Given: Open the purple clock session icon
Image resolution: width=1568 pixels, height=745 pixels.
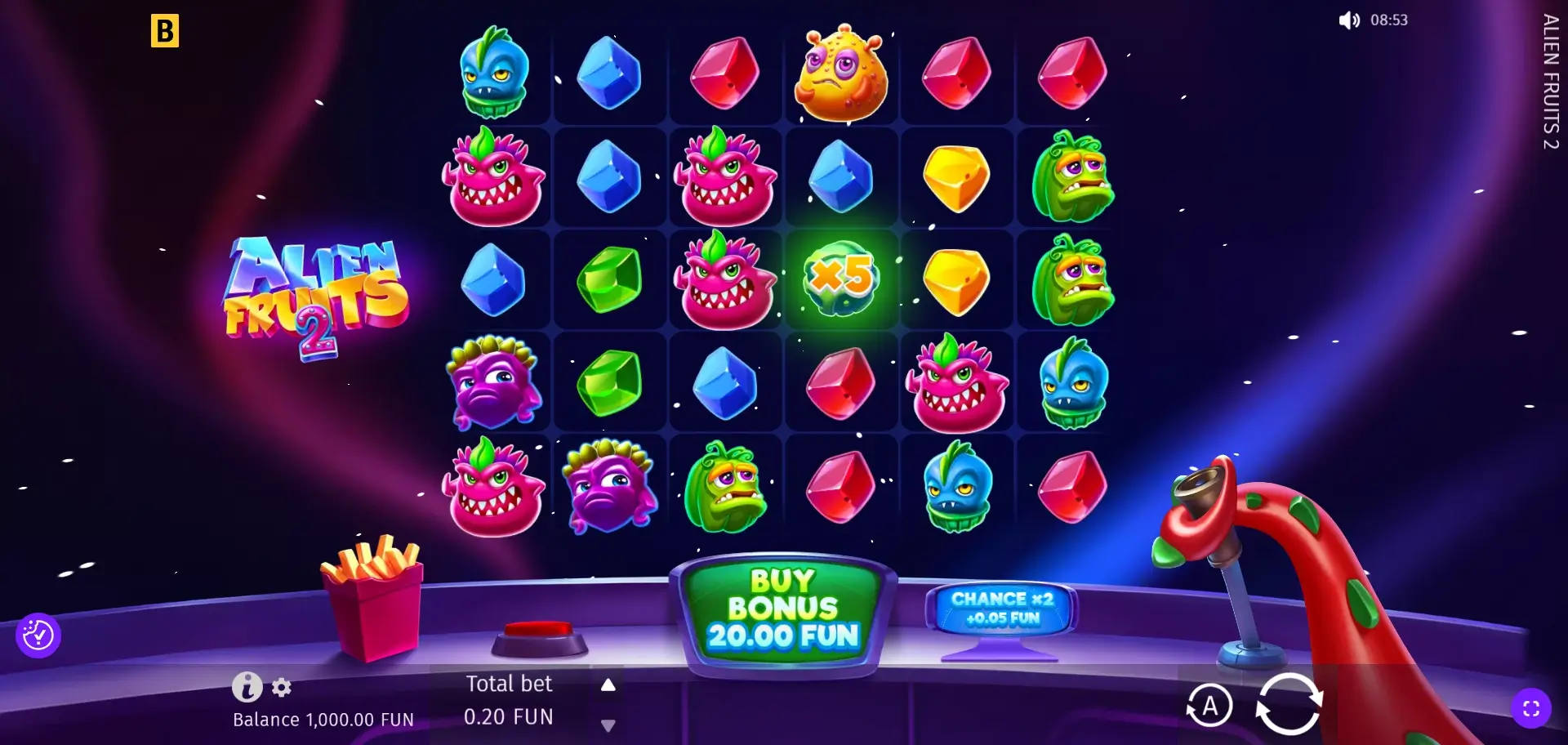Looking at the screenshot, I should [x=38, y=635].
